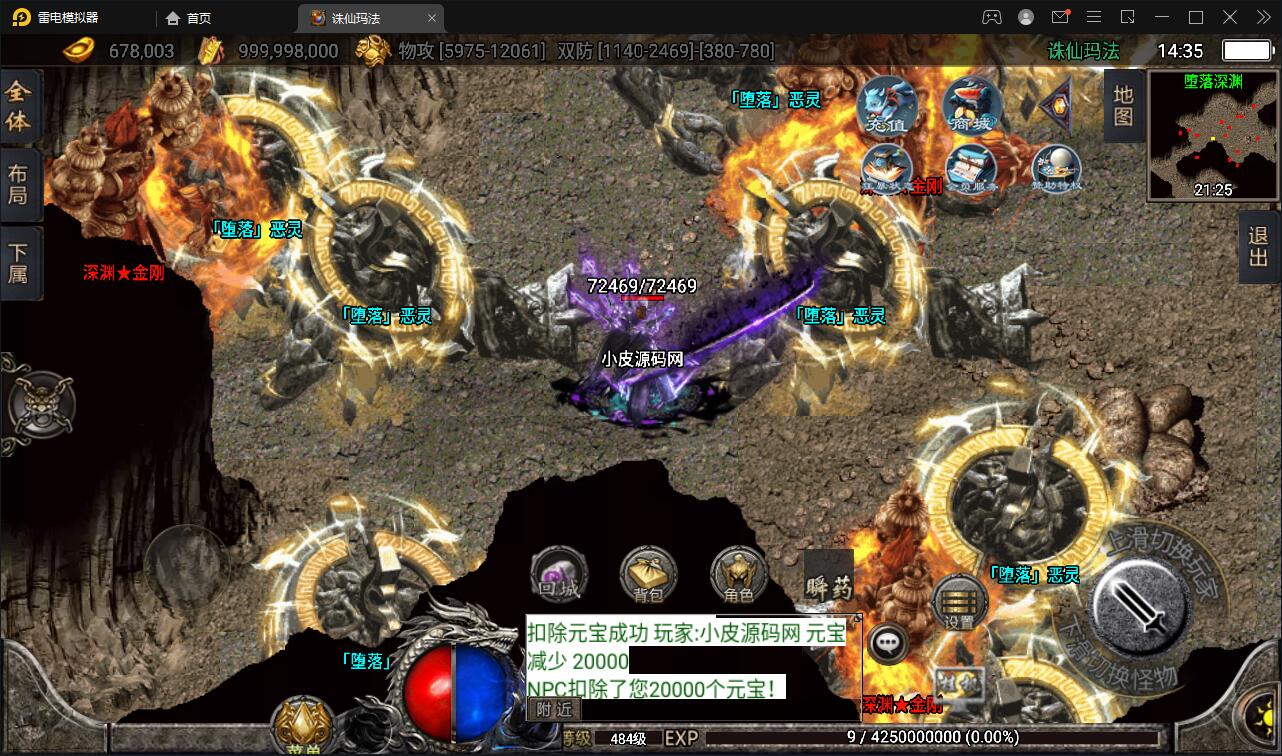1282x756 pixels.
Task: Select the 全体 side tab
Action: pyautogui.click(x=19, y=106)
